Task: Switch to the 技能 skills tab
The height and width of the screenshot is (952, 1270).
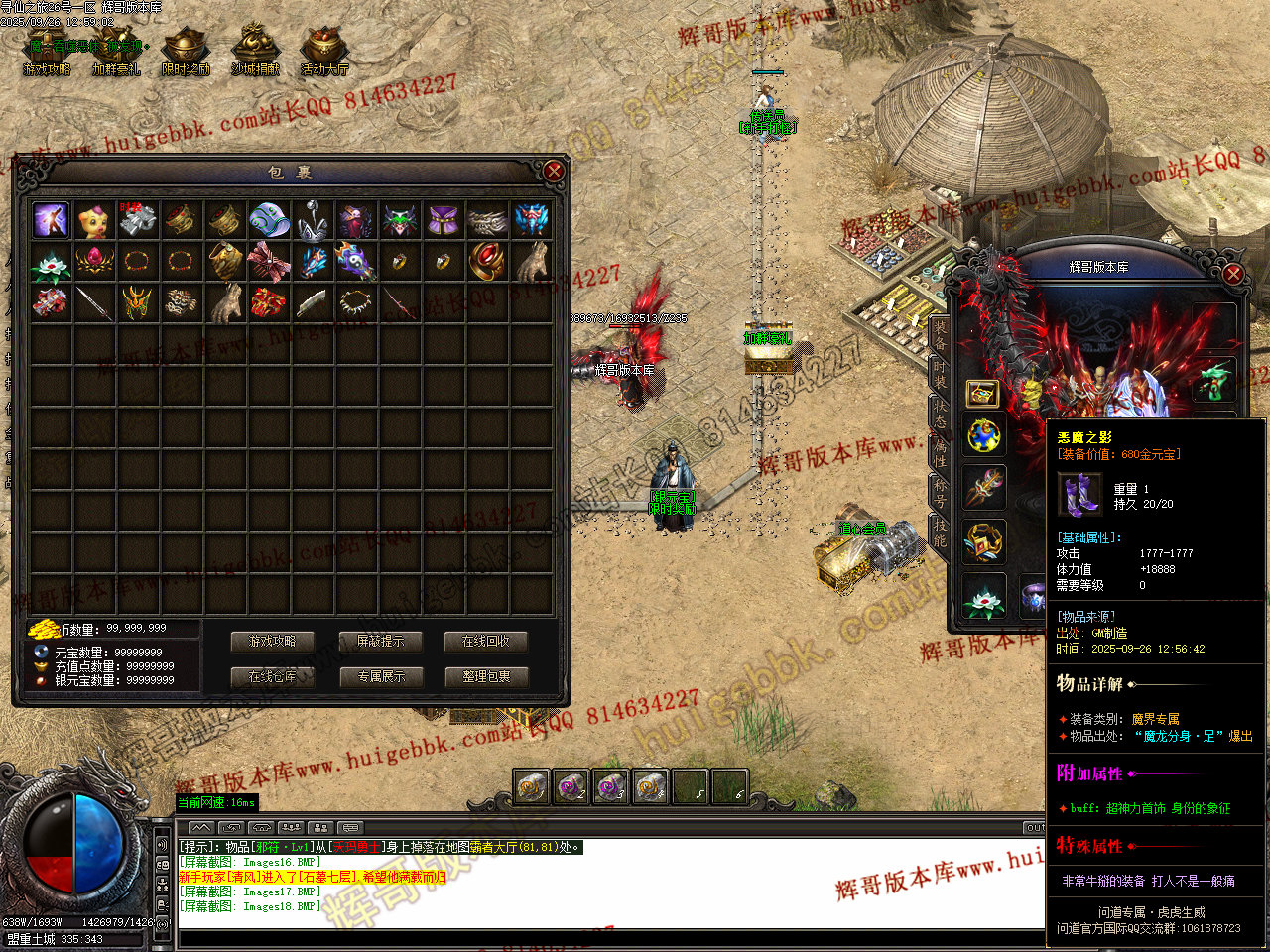Action: point(939,533)
